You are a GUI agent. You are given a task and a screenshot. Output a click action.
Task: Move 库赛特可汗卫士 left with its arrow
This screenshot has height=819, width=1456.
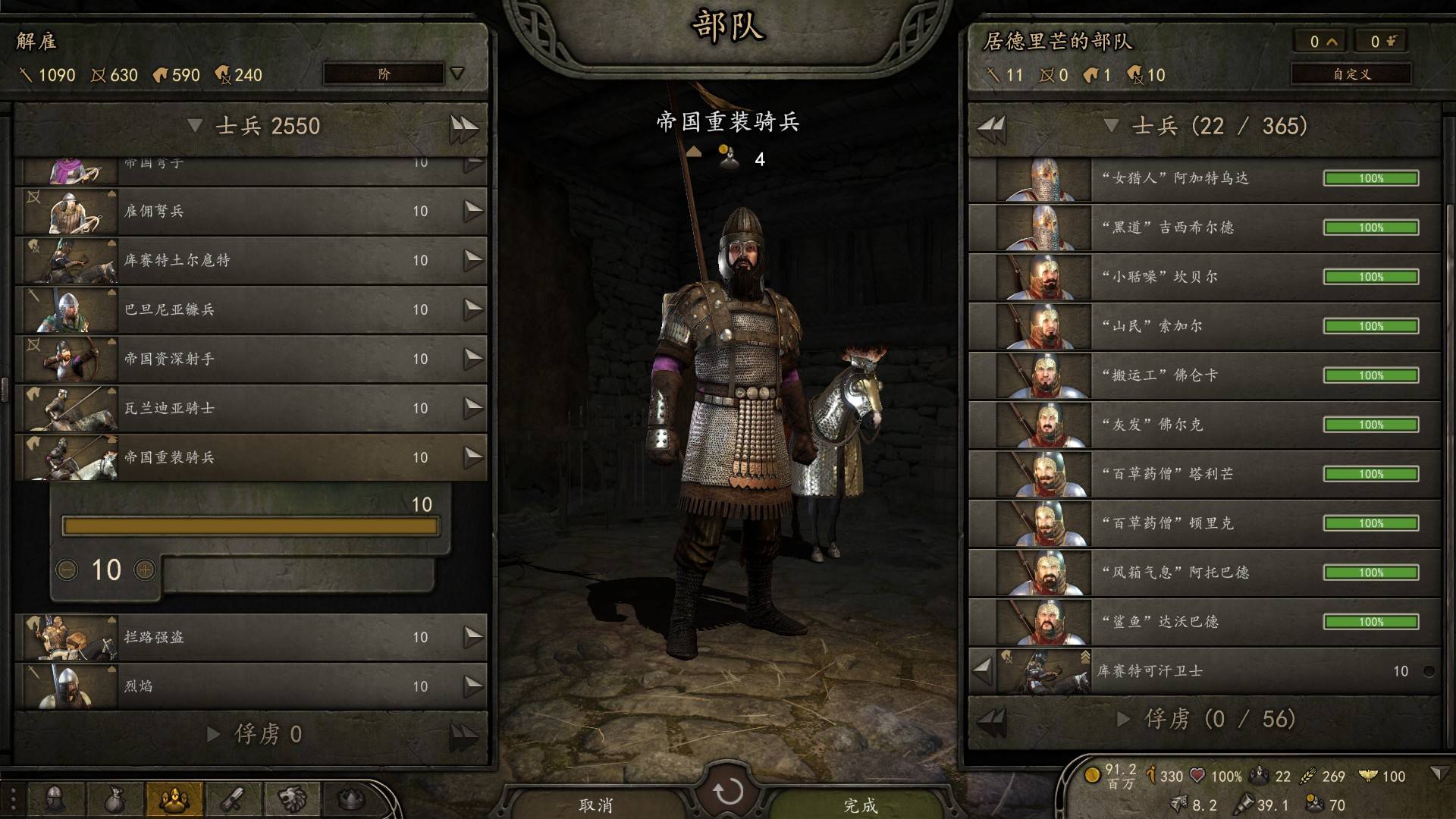[x=983, y=670]
